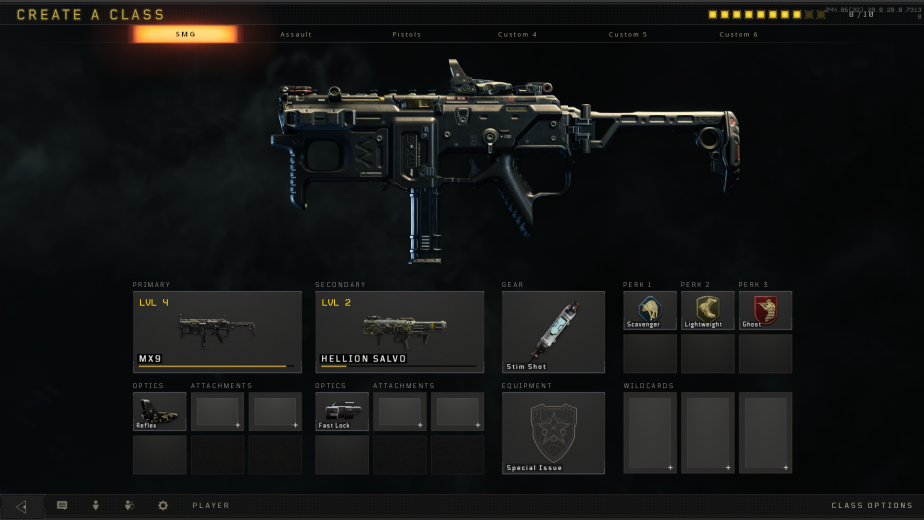Choose the Custom 5 class tab
The image size is (924, 520).
tap(628, 34)
